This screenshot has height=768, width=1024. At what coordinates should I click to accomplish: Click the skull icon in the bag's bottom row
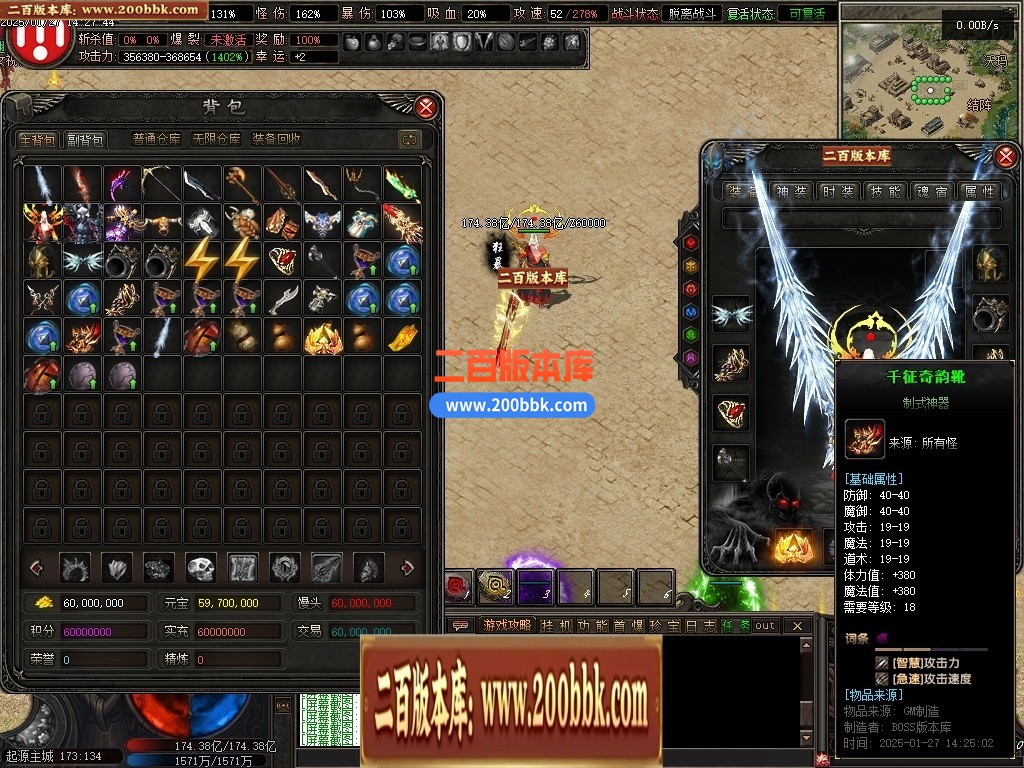201,567
